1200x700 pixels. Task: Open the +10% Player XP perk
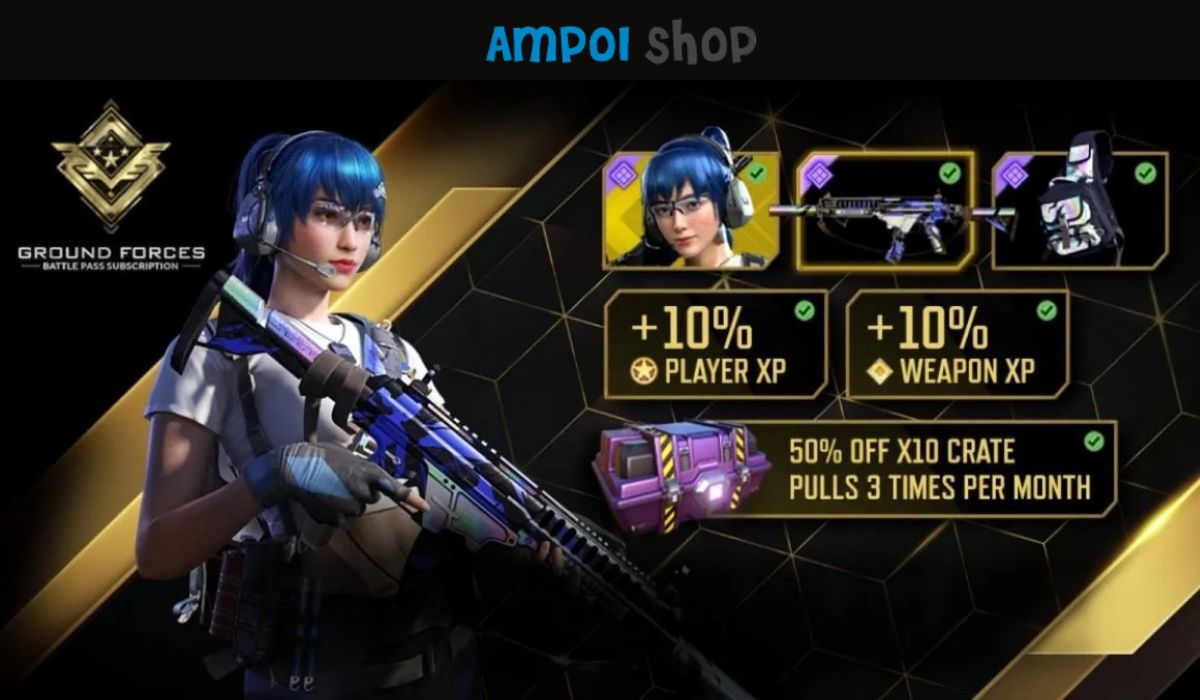pyautogui.click(x=716, y=344)
